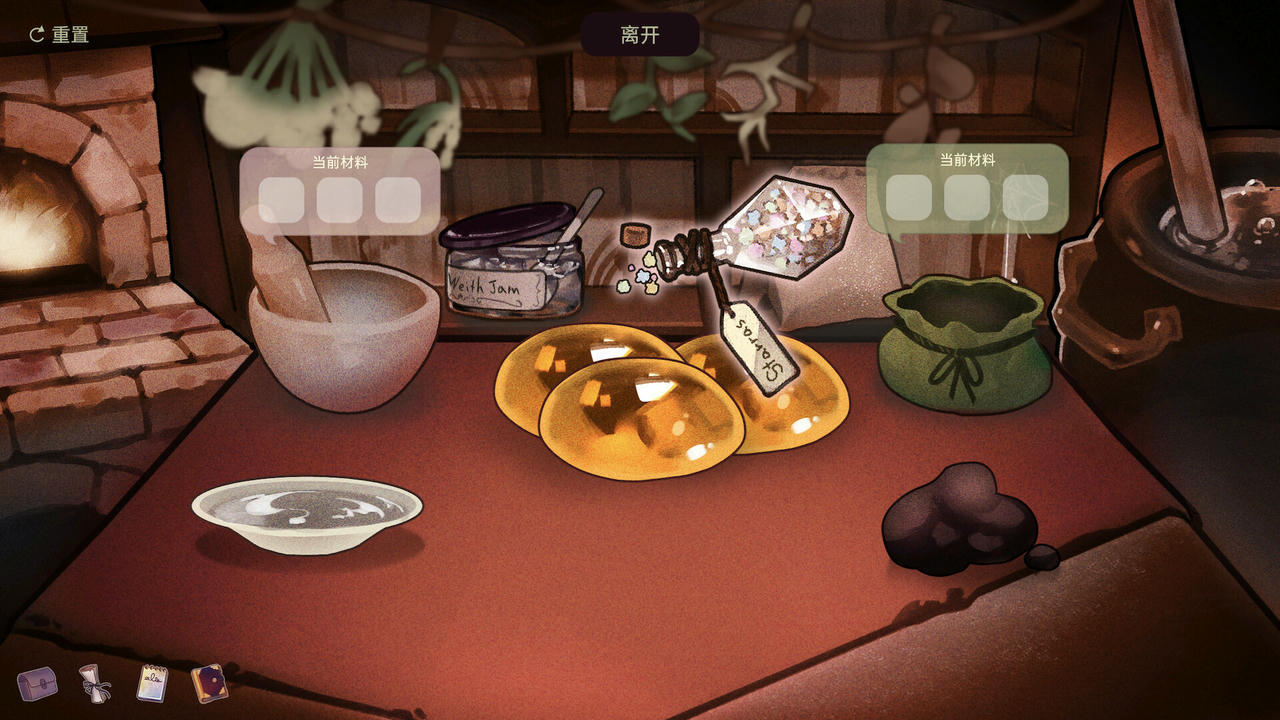
Task: Click the circular reset arrow icon
Action: tap(35, 33)
